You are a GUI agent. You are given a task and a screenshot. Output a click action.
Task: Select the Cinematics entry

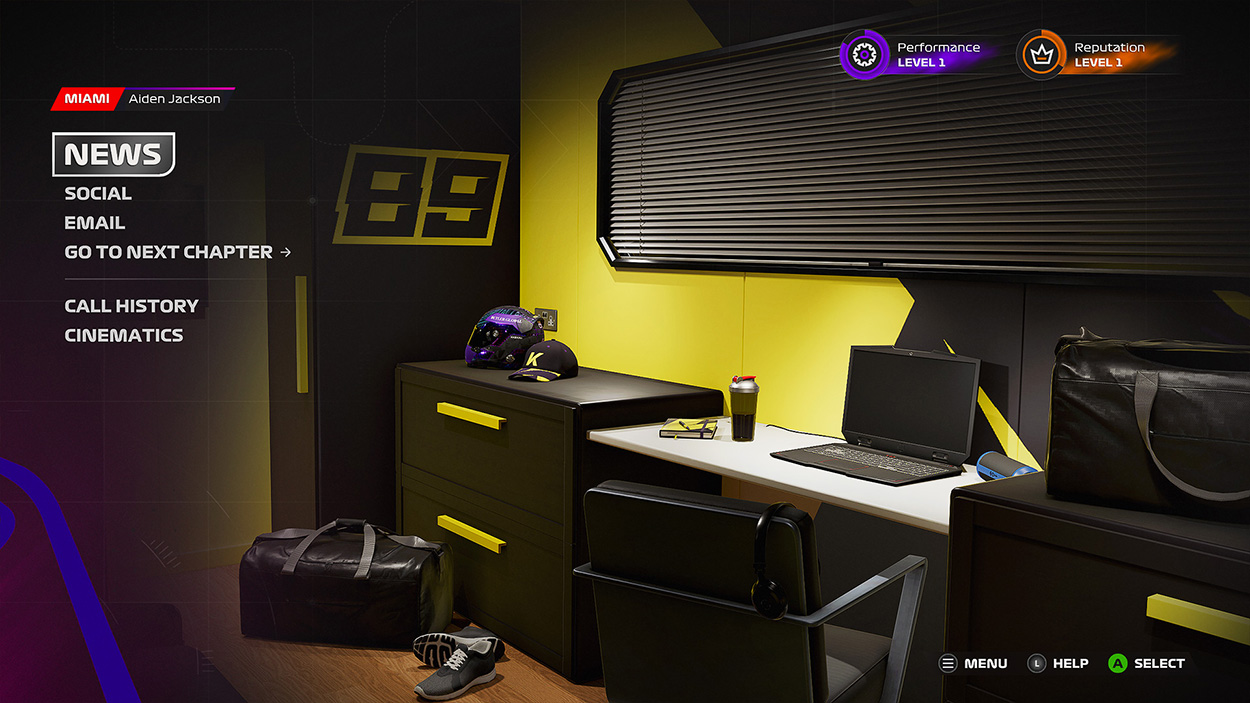(x=124, y=335)
